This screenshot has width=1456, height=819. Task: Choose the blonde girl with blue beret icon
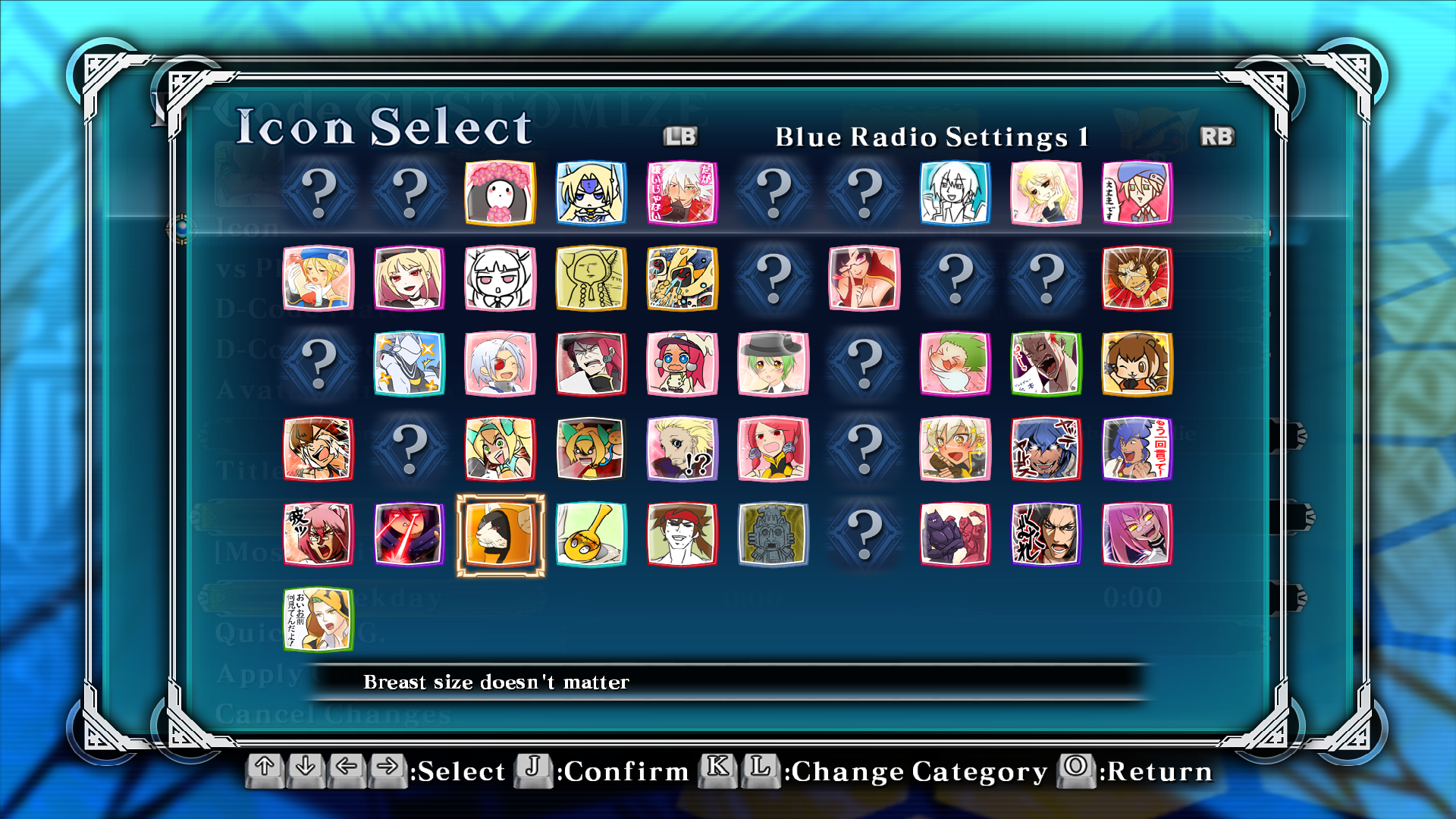(x=318, y=278)
